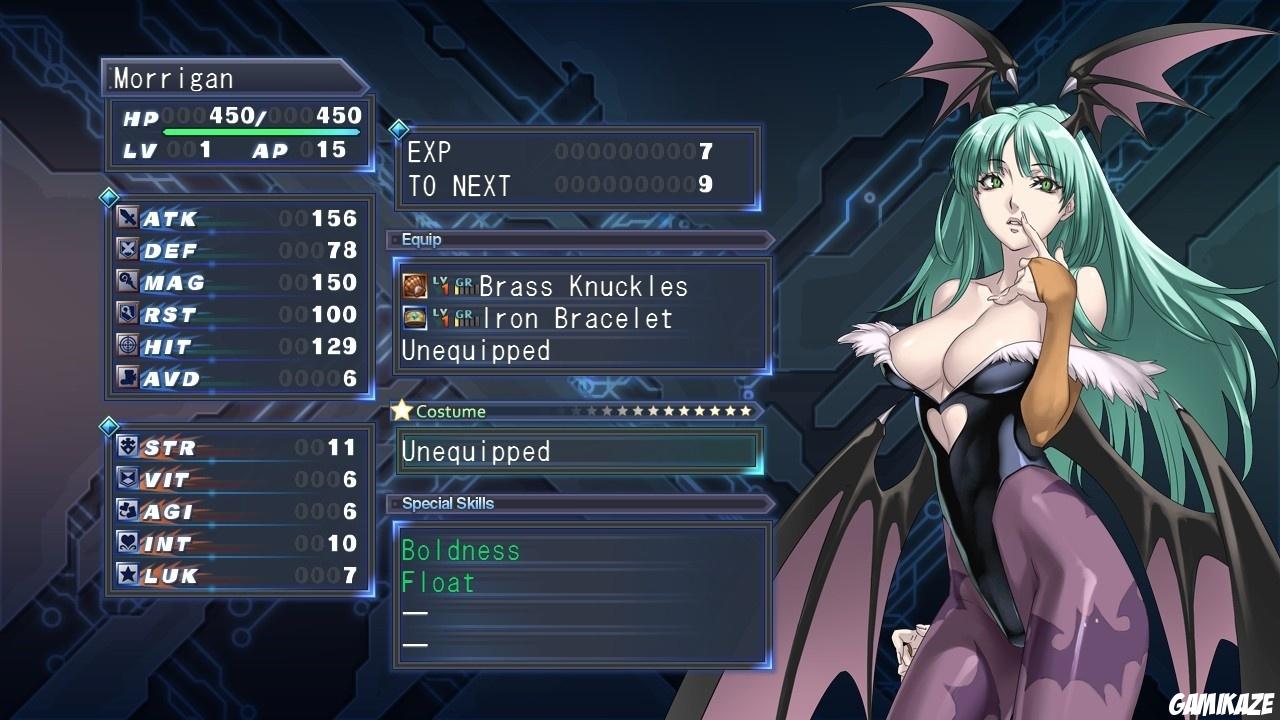
Task: Expand the Equip section header
Action: pyautogui.click(x=420, y=239)
